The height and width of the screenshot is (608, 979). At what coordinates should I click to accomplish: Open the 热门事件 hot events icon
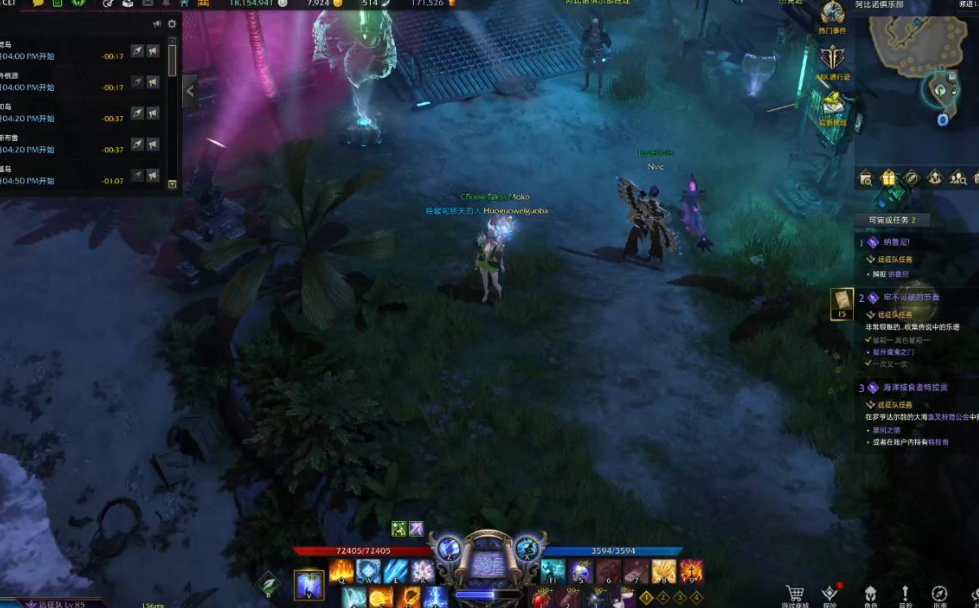[833, 15]
